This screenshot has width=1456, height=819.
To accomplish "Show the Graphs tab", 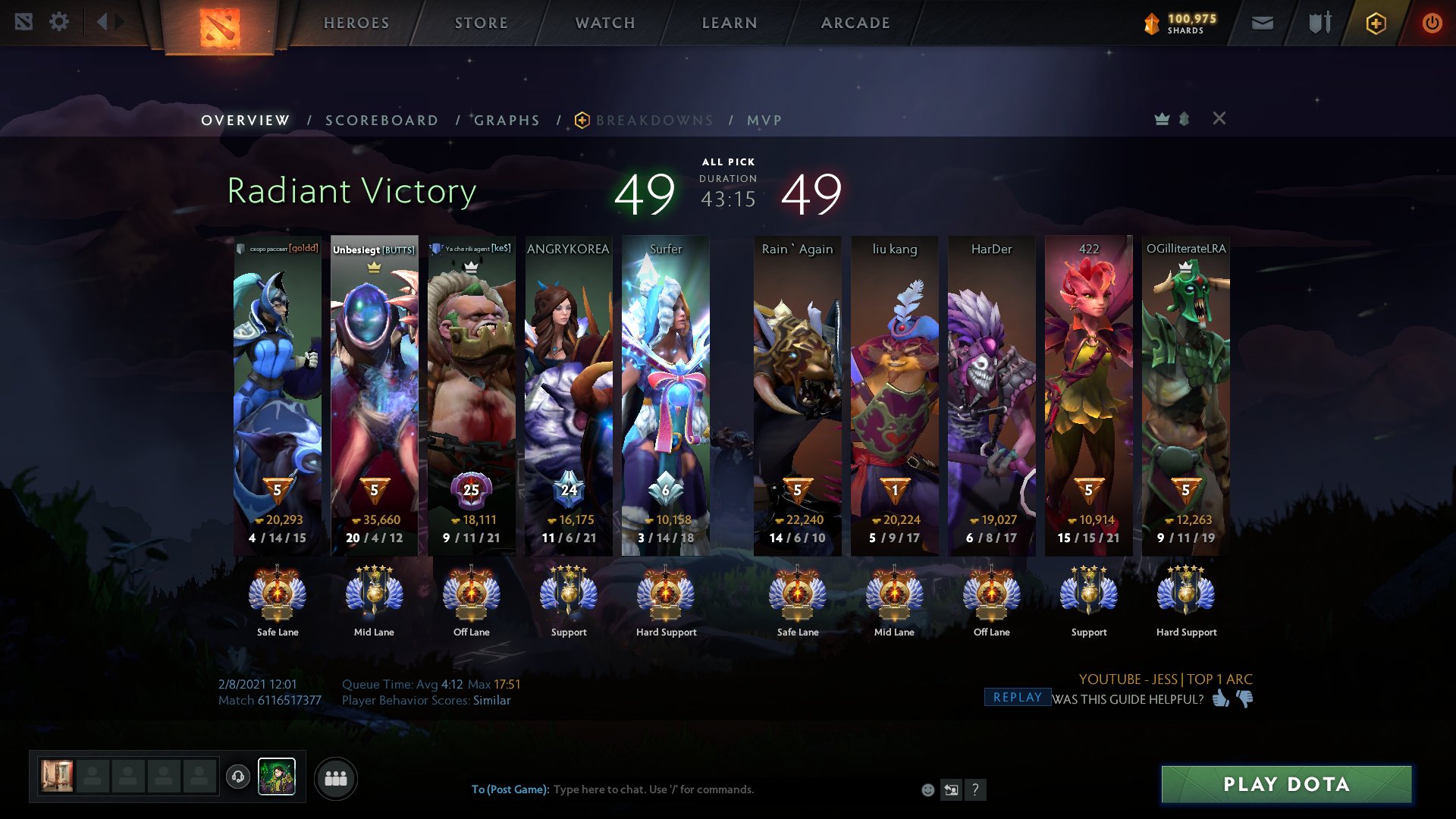I will [507, 121].
